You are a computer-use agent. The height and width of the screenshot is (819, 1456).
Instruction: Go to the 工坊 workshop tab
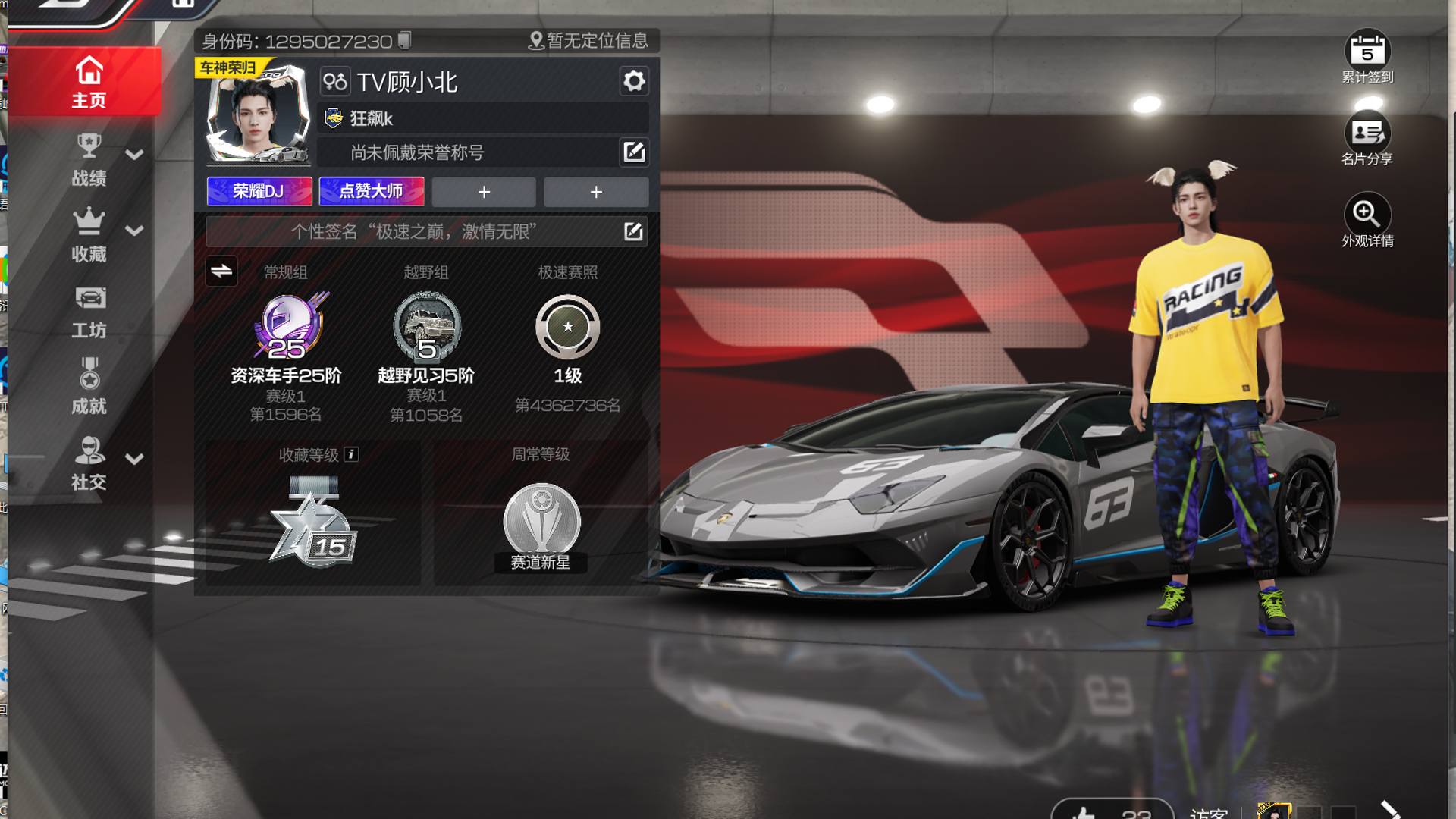(x=89, y=312)
